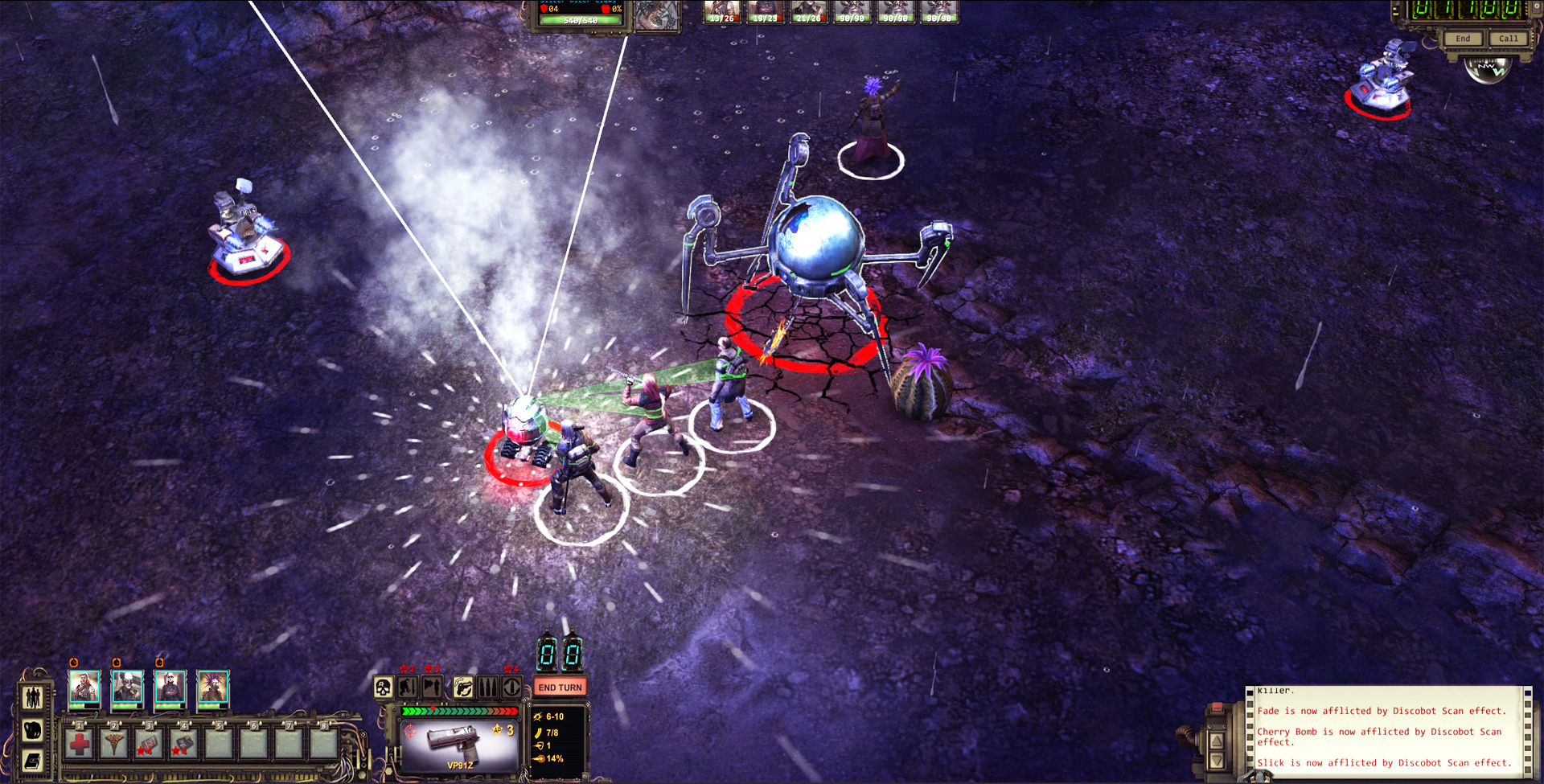Open the squad group silhouettes button
The height and width of the screenshot is (784, 1544).
[33, 697]
